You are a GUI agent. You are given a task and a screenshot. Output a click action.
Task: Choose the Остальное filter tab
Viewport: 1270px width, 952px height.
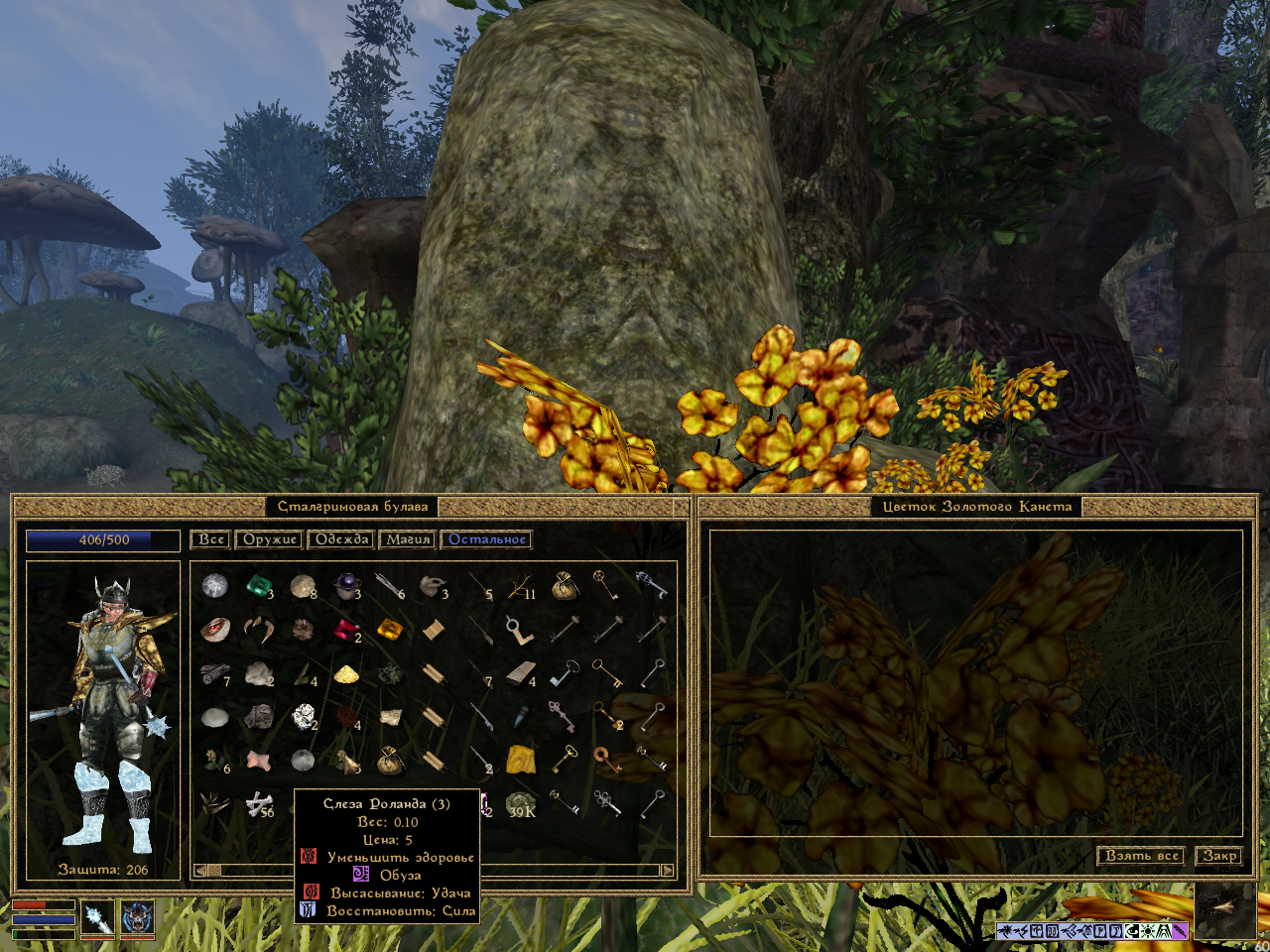[x=486, y=539]
